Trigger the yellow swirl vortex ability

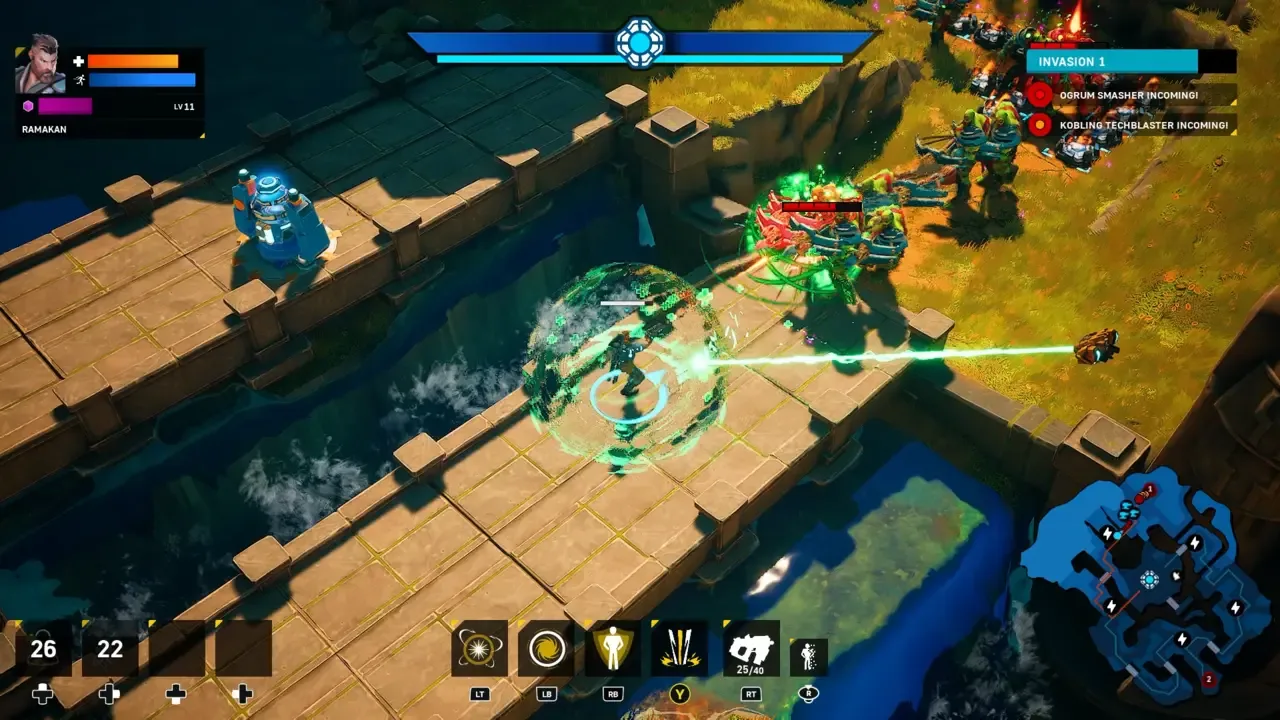pyautogui.click(x=546, y=648)
